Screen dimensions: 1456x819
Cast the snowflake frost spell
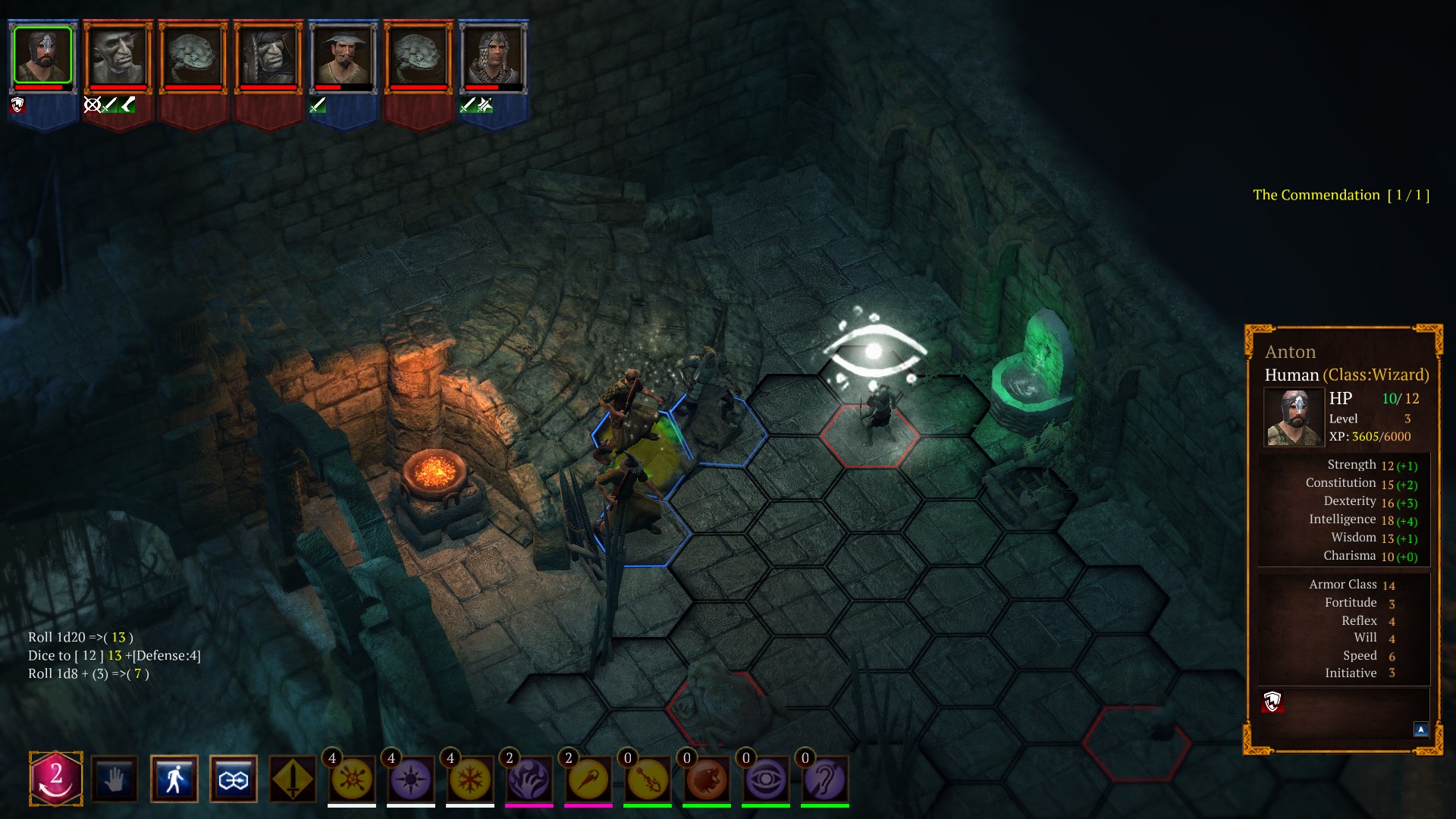(469, 780)
